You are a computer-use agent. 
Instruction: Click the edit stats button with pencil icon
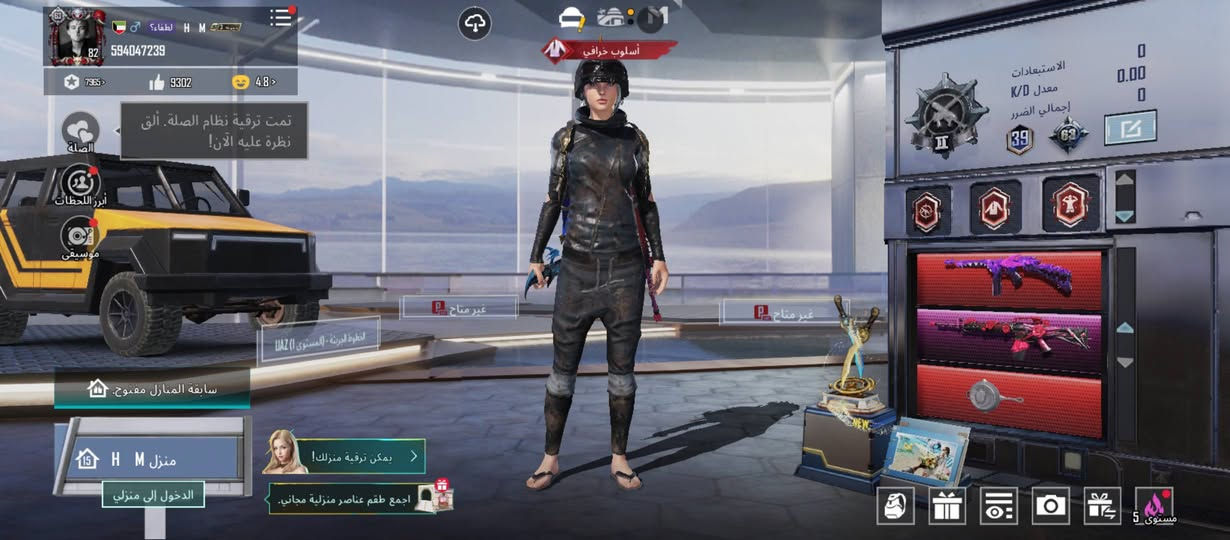(1130, 128)
